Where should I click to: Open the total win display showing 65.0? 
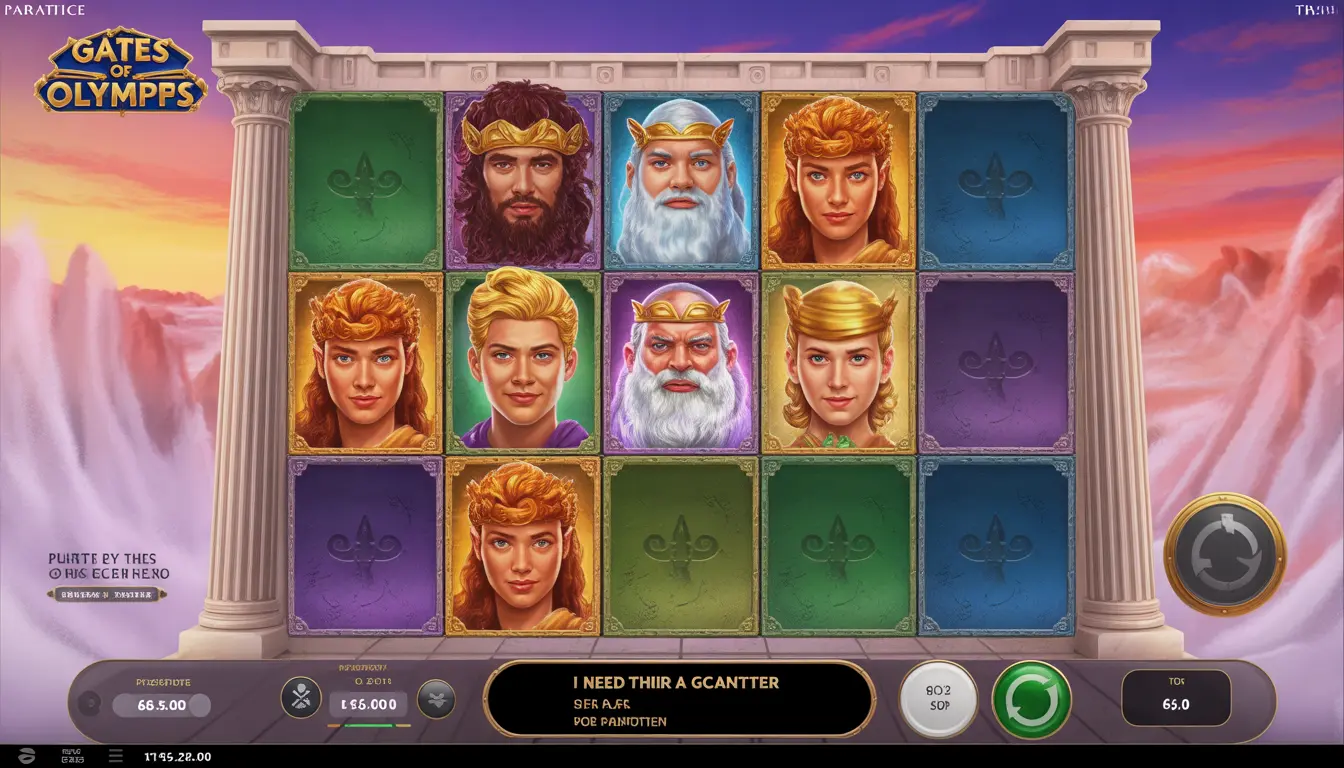tap(1178, 699)
